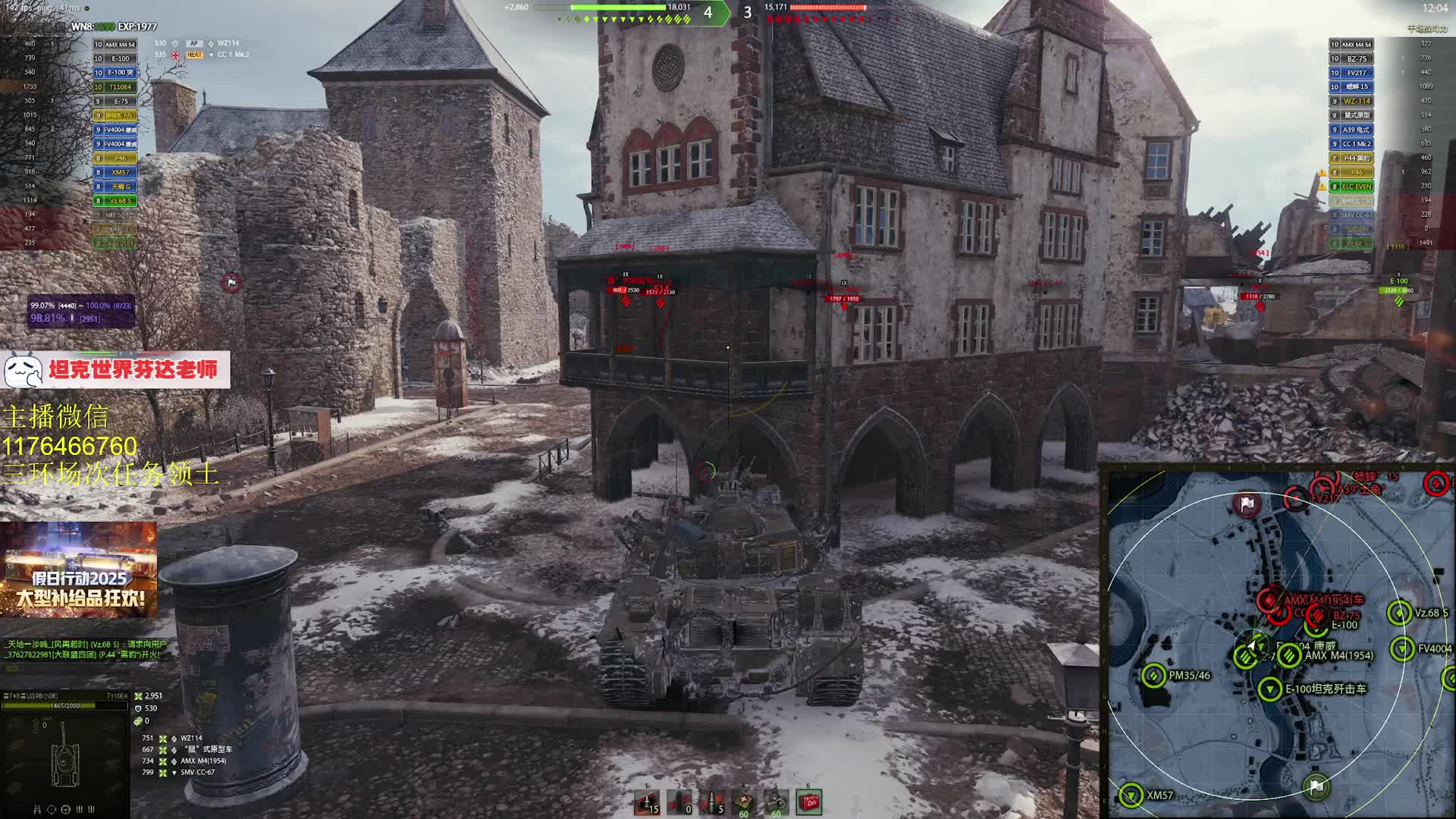Screen dimensions: 1456x819
Task: Use the red fire extinguisher consumable
Action: [809, 802]
